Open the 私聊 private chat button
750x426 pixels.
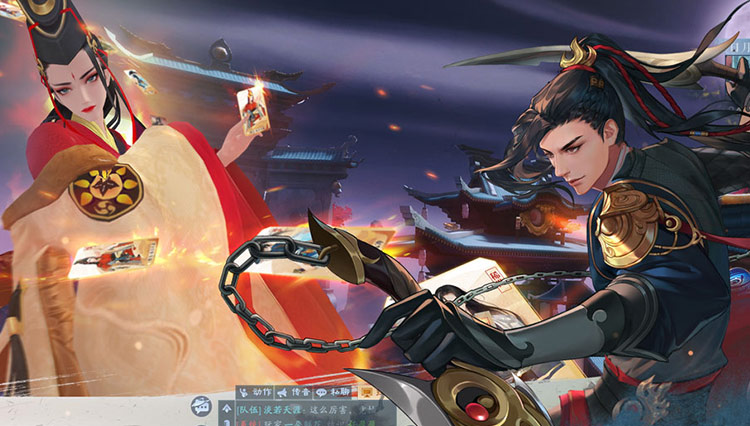338,392
